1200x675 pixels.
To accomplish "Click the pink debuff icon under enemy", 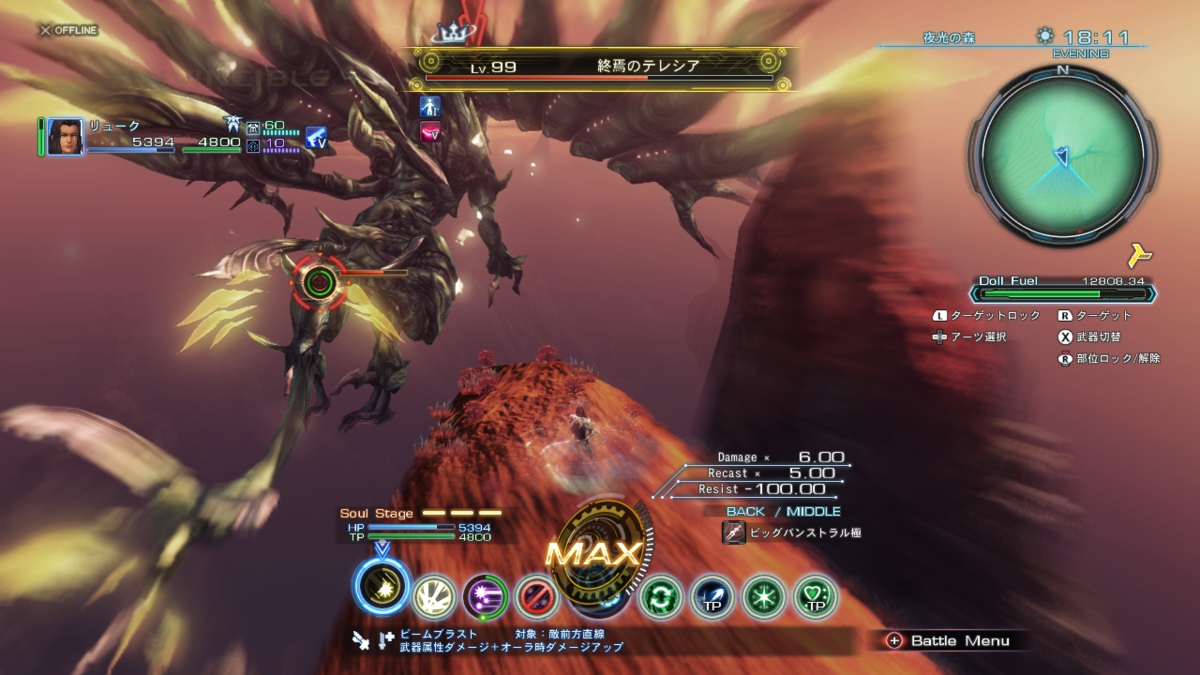I will pyautogui.click(x=431, y=132).
